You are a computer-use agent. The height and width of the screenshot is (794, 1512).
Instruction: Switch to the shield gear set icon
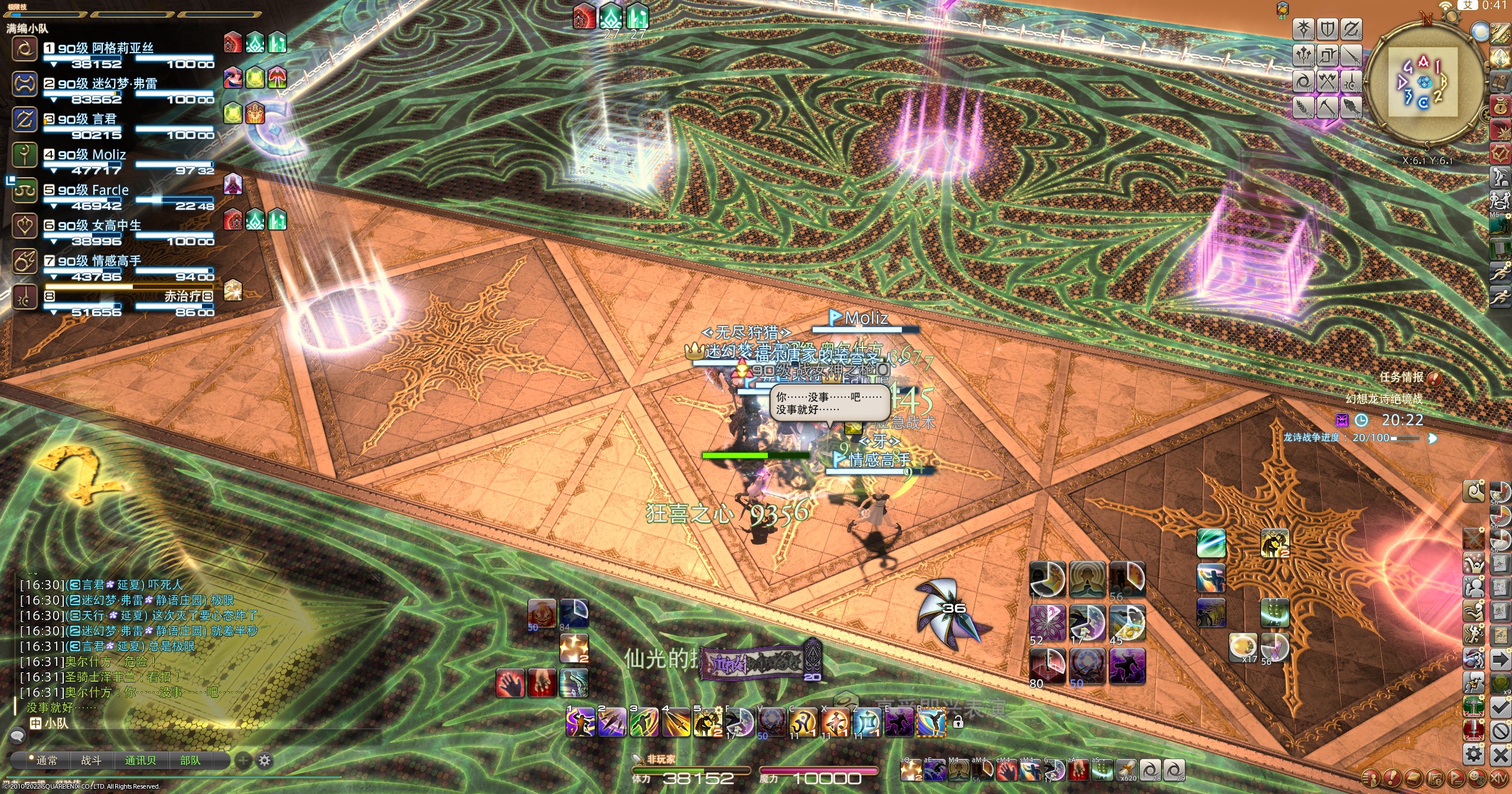(1327, 29)
